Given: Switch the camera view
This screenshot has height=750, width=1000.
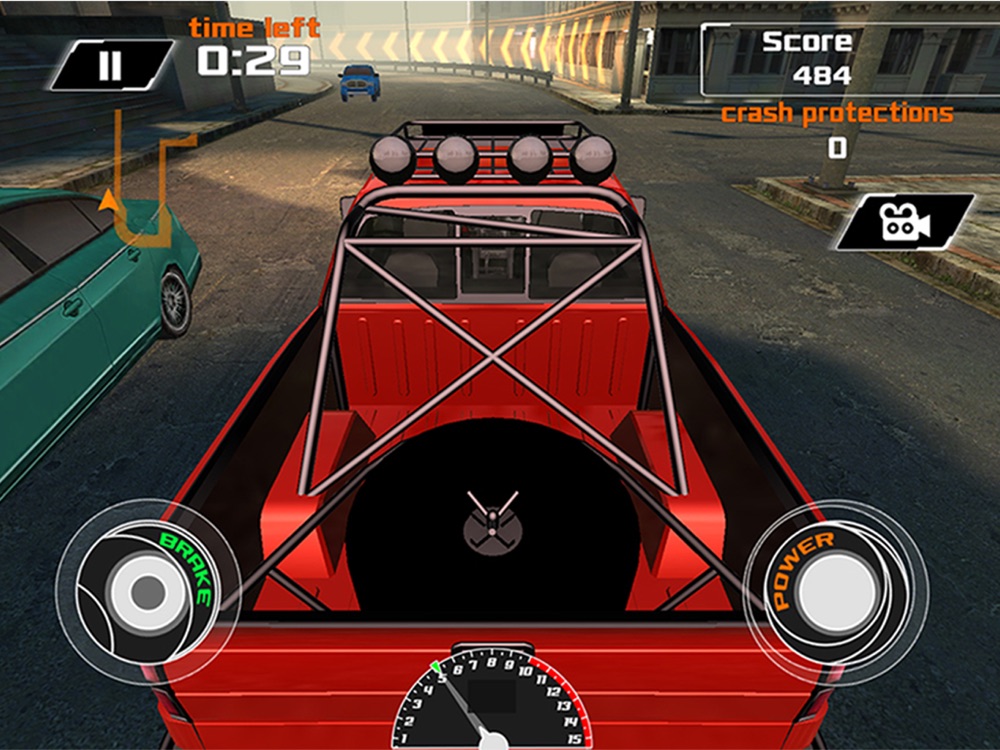Looking at the screenshot, I should (904, 221).
